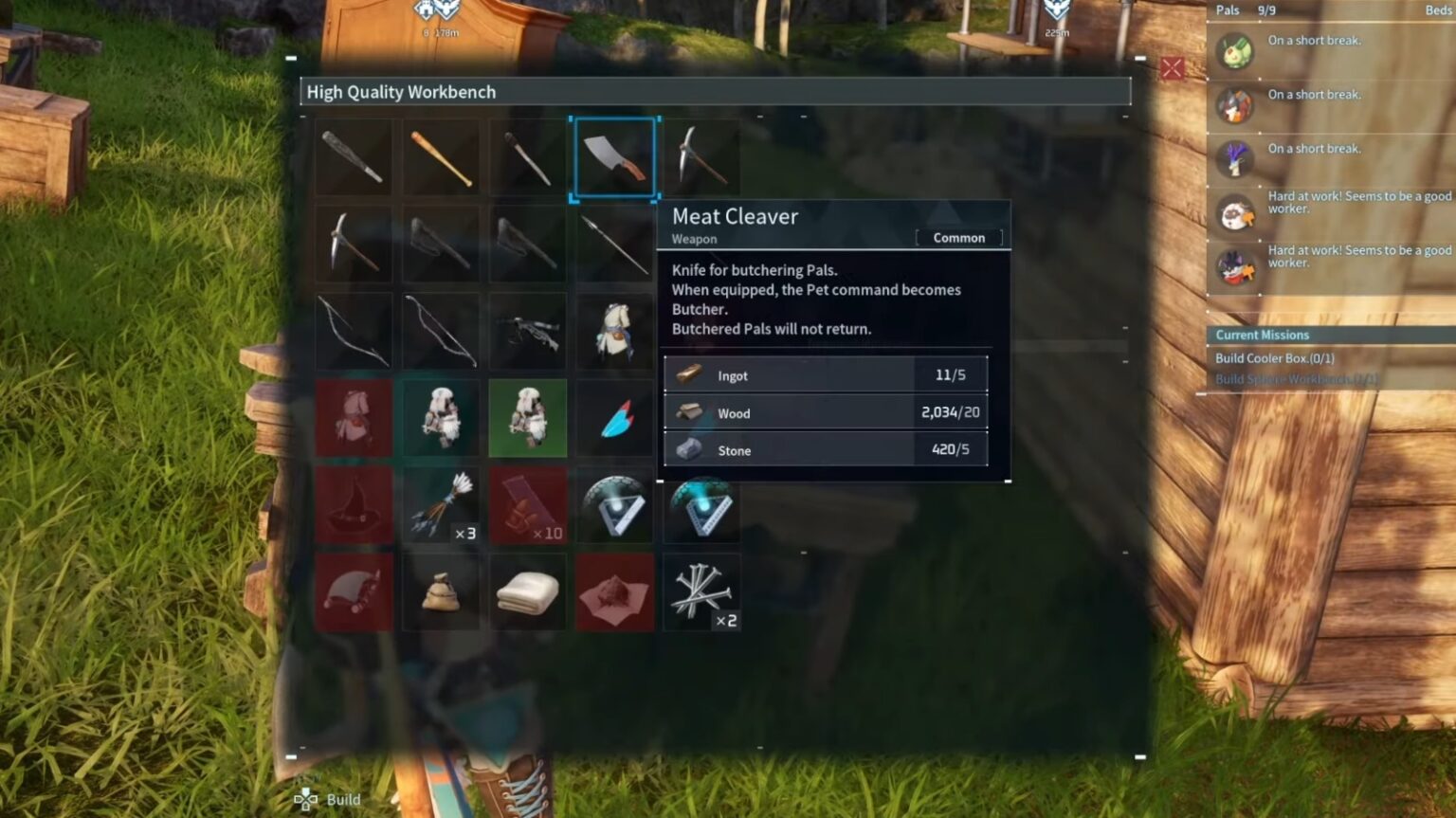Choose the wooden baseball bat recipe
Viewport: 1456px width, 818px height.
pos(441,157)
